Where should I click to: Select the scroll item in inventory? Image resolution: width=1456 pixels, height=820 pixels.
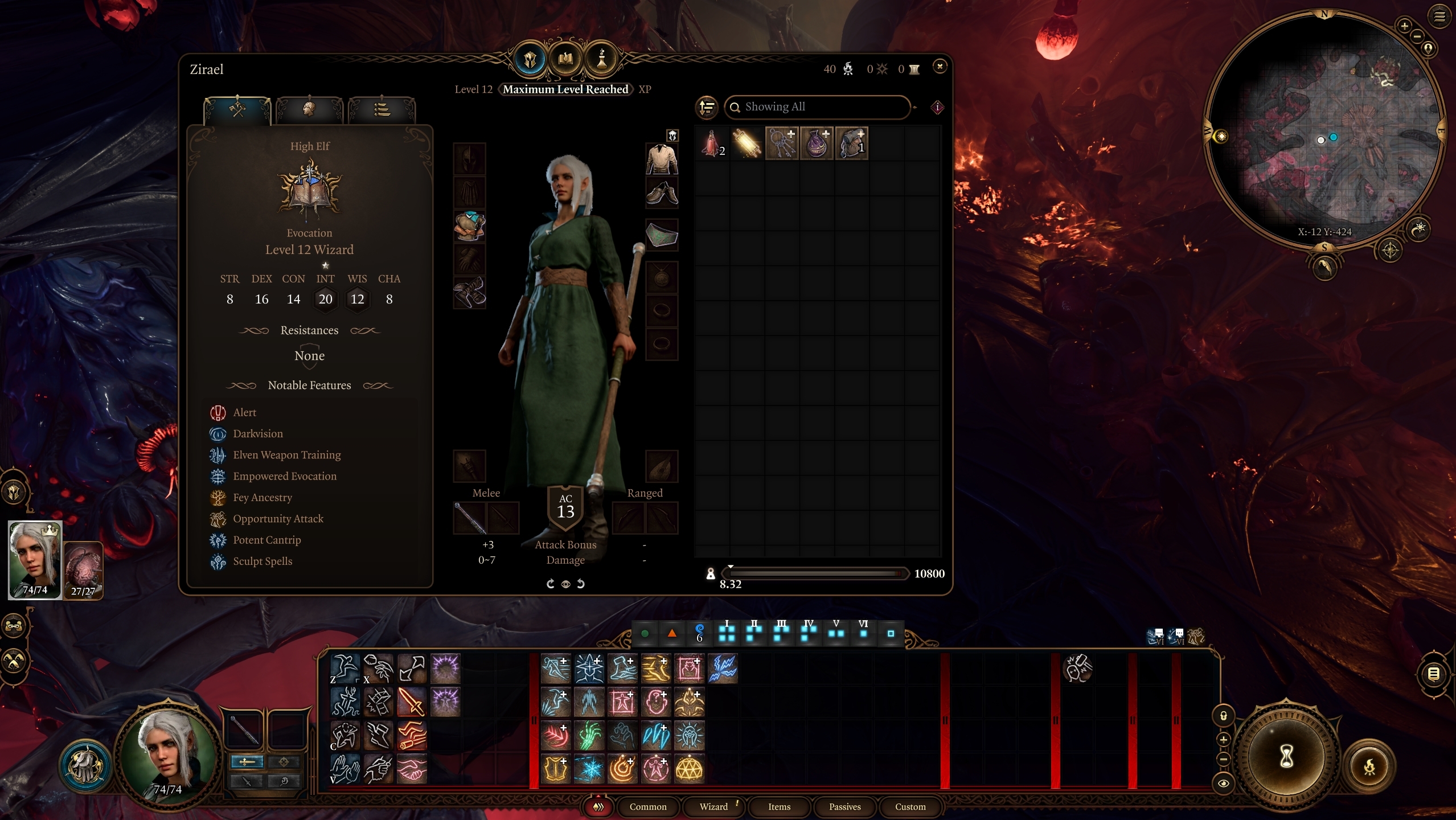(747, 143)
